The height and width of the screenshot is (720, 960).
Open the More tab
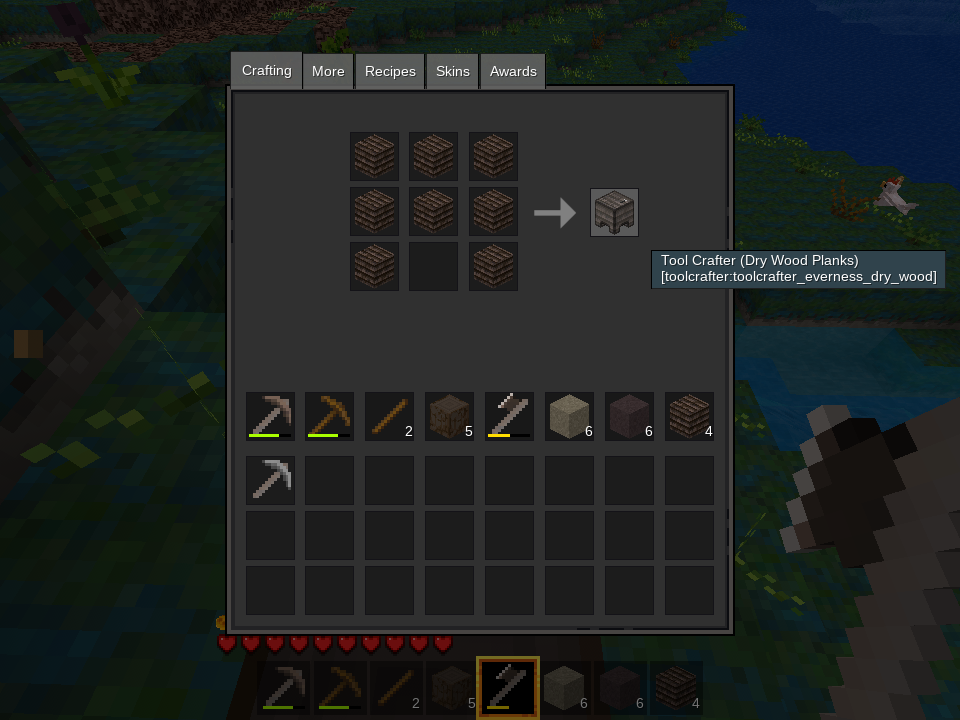[x=328, y=72]
